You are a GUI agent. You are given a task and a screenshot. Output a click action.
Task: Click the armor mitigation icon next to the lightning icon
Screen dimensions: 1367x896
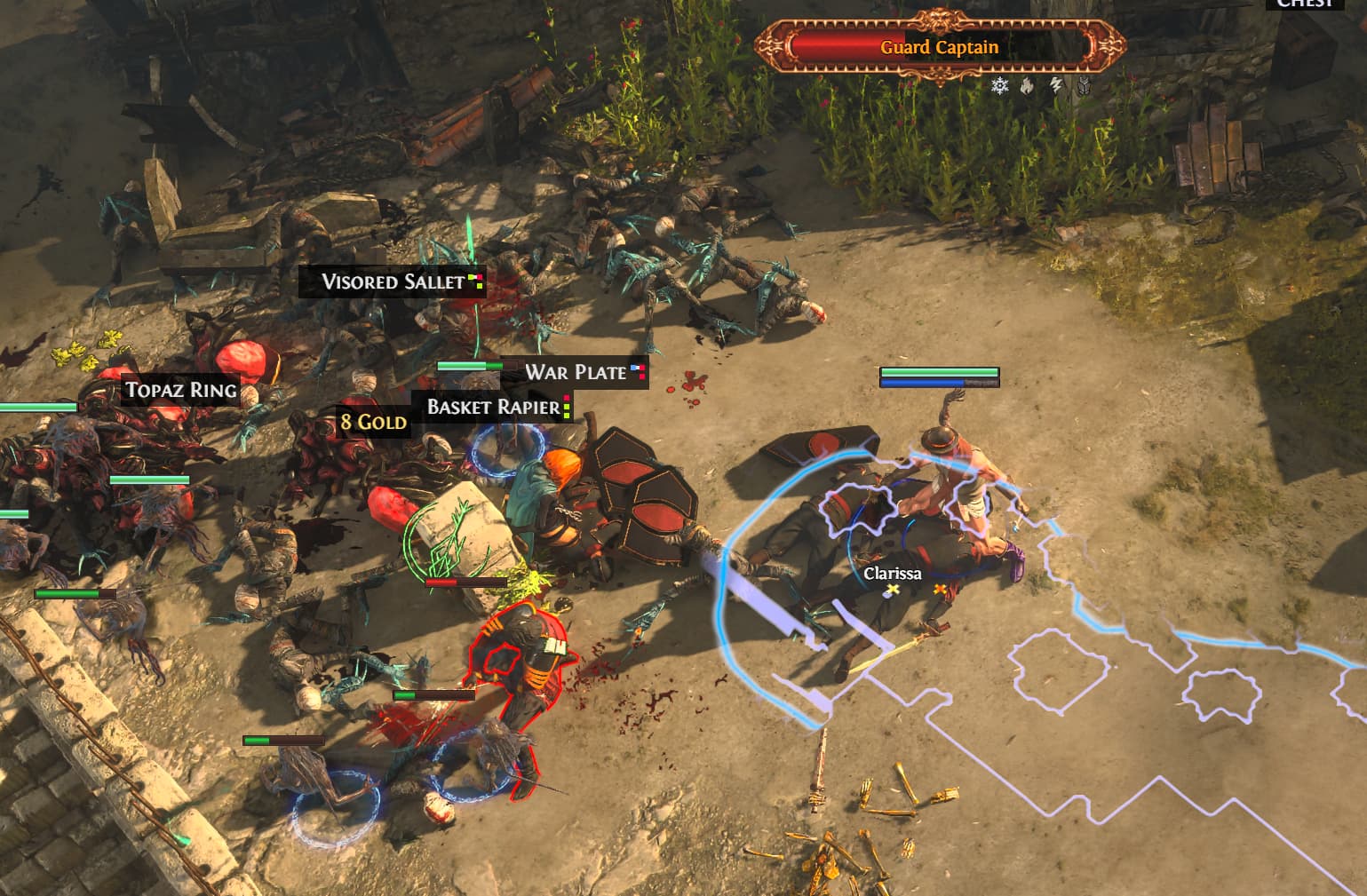pyautogui.click(x=1084, y=85)
